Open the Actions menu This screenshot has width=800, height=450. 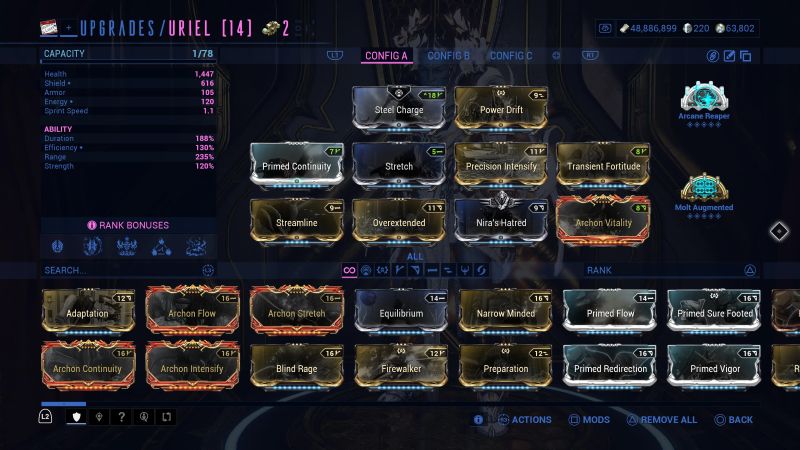pyautogui.click(x=524, y=420)
